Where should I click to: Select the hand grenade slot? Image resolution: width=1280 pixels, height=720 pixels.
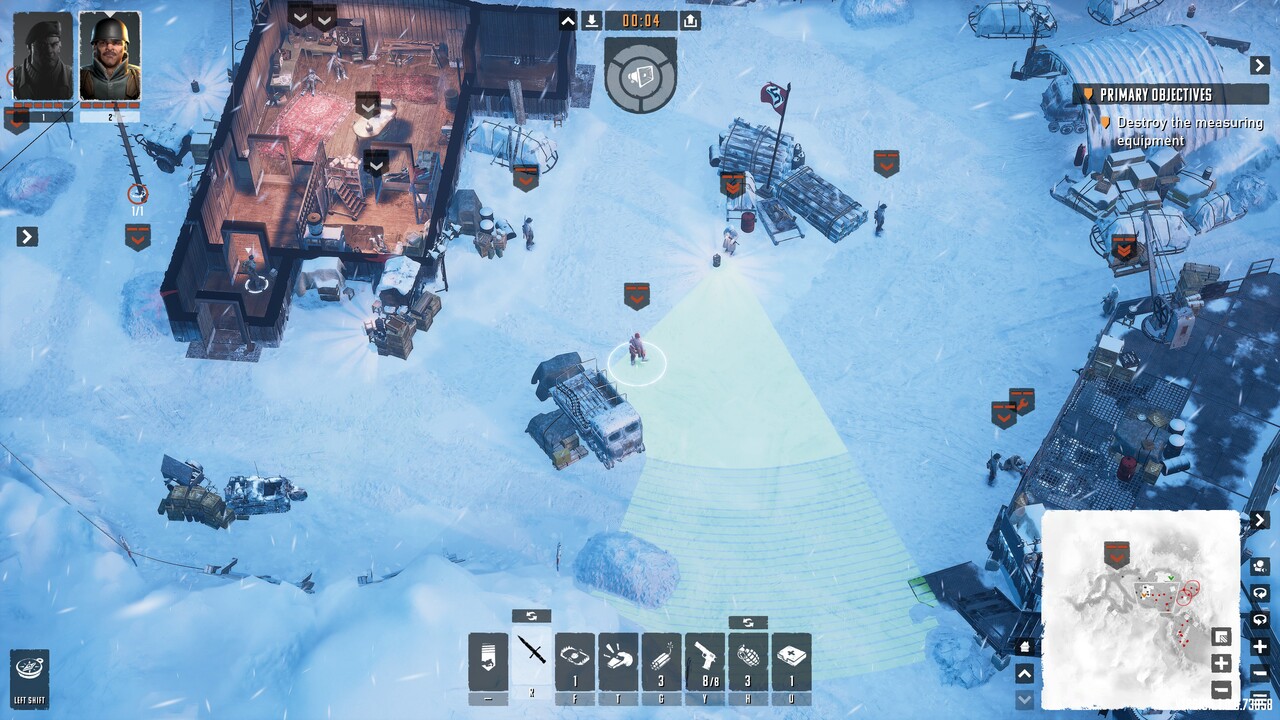(748, 660)
